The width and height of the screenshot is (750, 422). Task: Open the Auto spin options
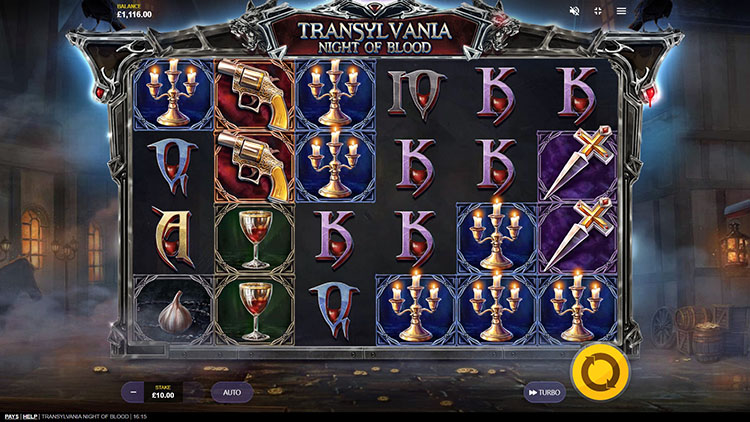pyautogui.click(x=231, y=392)
